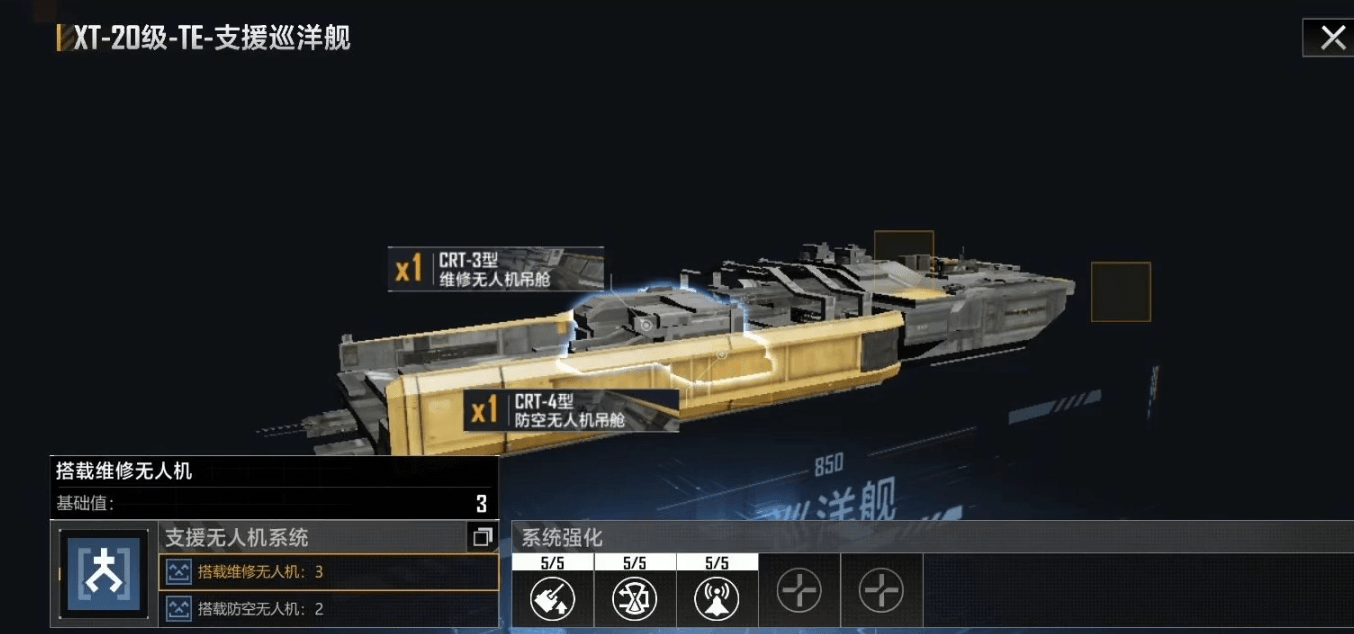This screenshot has width=1354, height=634.
Task: Select the CRT-3 repair drone pod label
Action: 496,270
